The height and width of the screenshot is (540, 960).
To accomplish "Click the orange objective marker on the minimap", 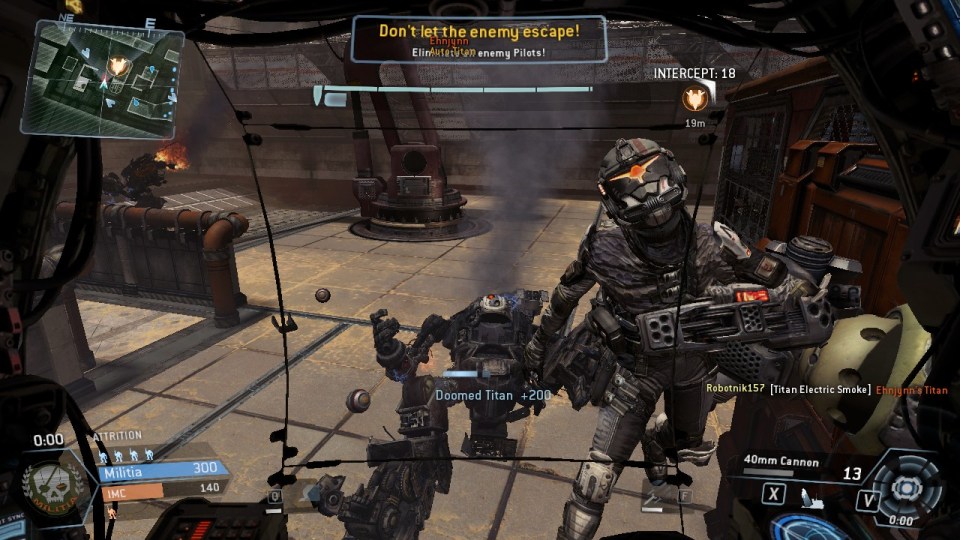I will tap(119, 66).
